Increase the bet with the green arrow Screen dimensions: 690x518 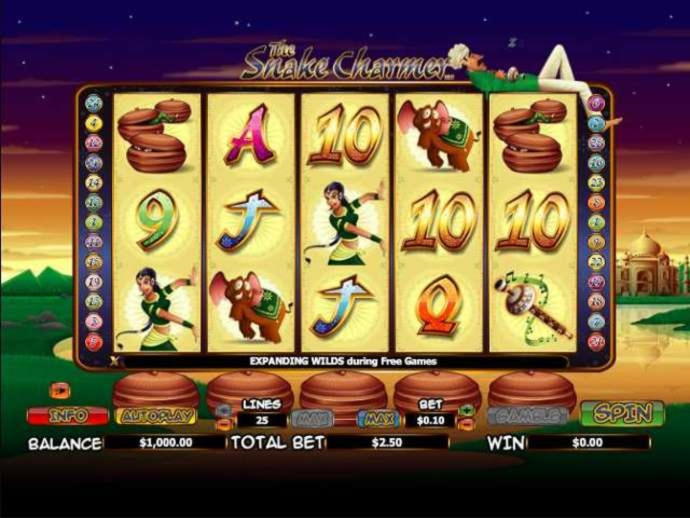(466, 410)
